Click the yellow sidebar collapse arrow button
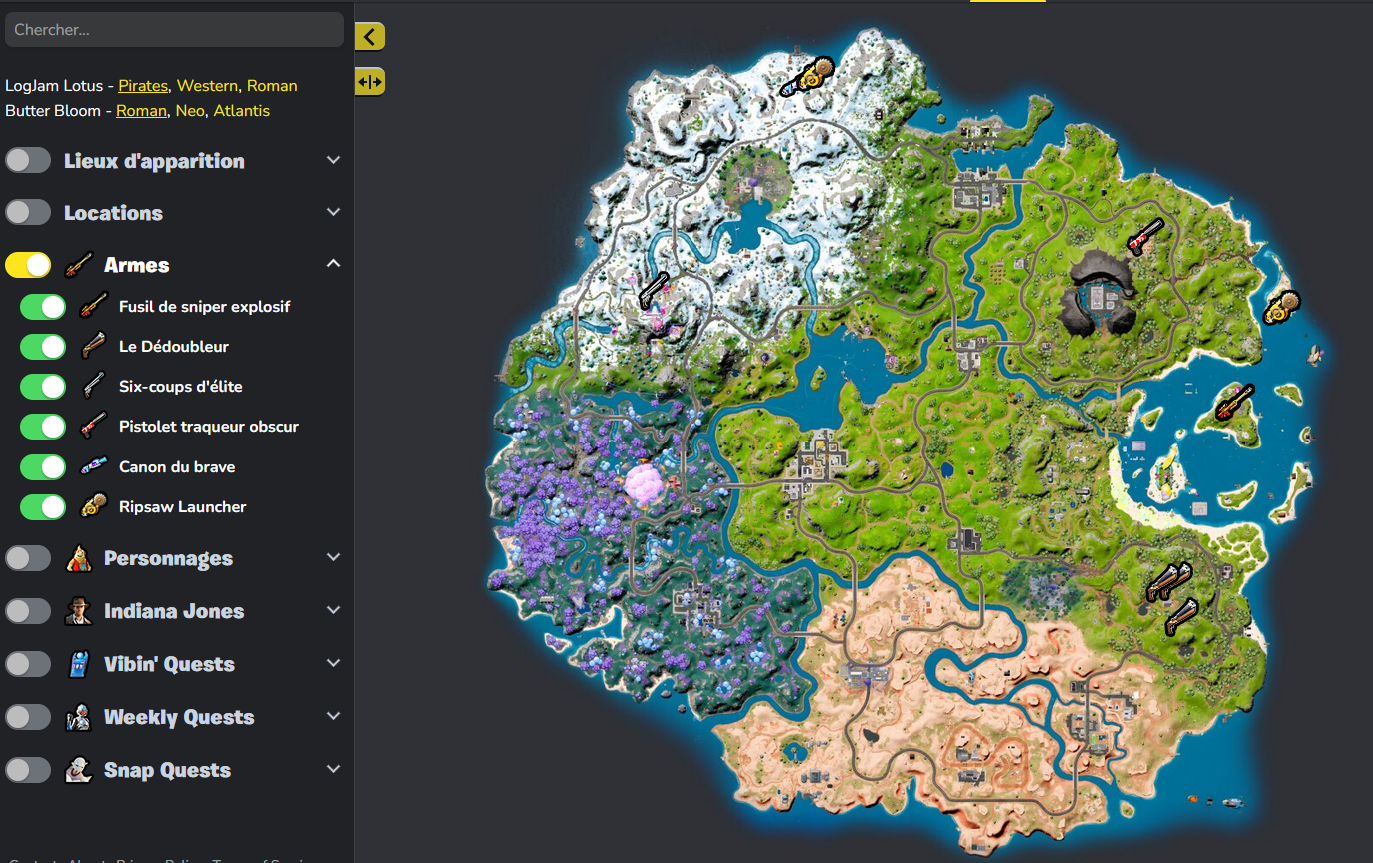Viewport: 1373px width, 863px height. pos(369,36)
